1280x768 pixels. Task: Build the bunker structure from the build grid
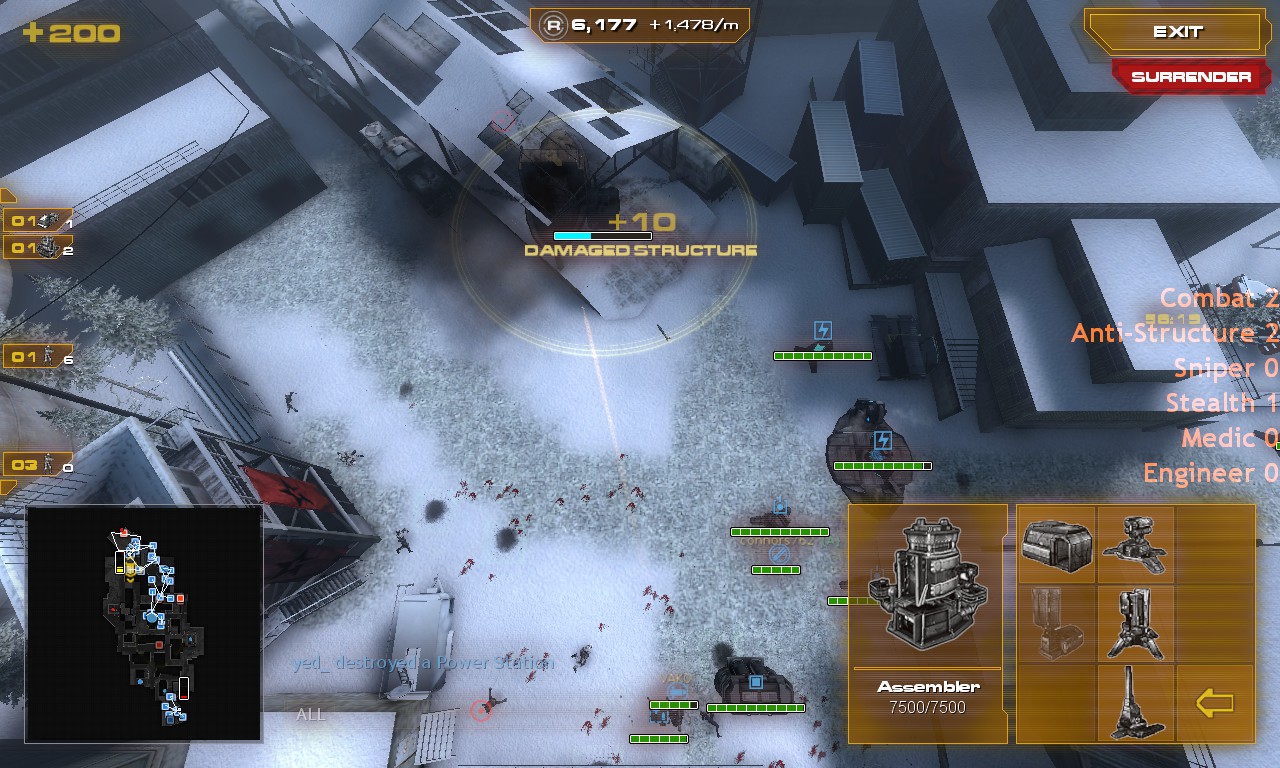(1056, 545)
